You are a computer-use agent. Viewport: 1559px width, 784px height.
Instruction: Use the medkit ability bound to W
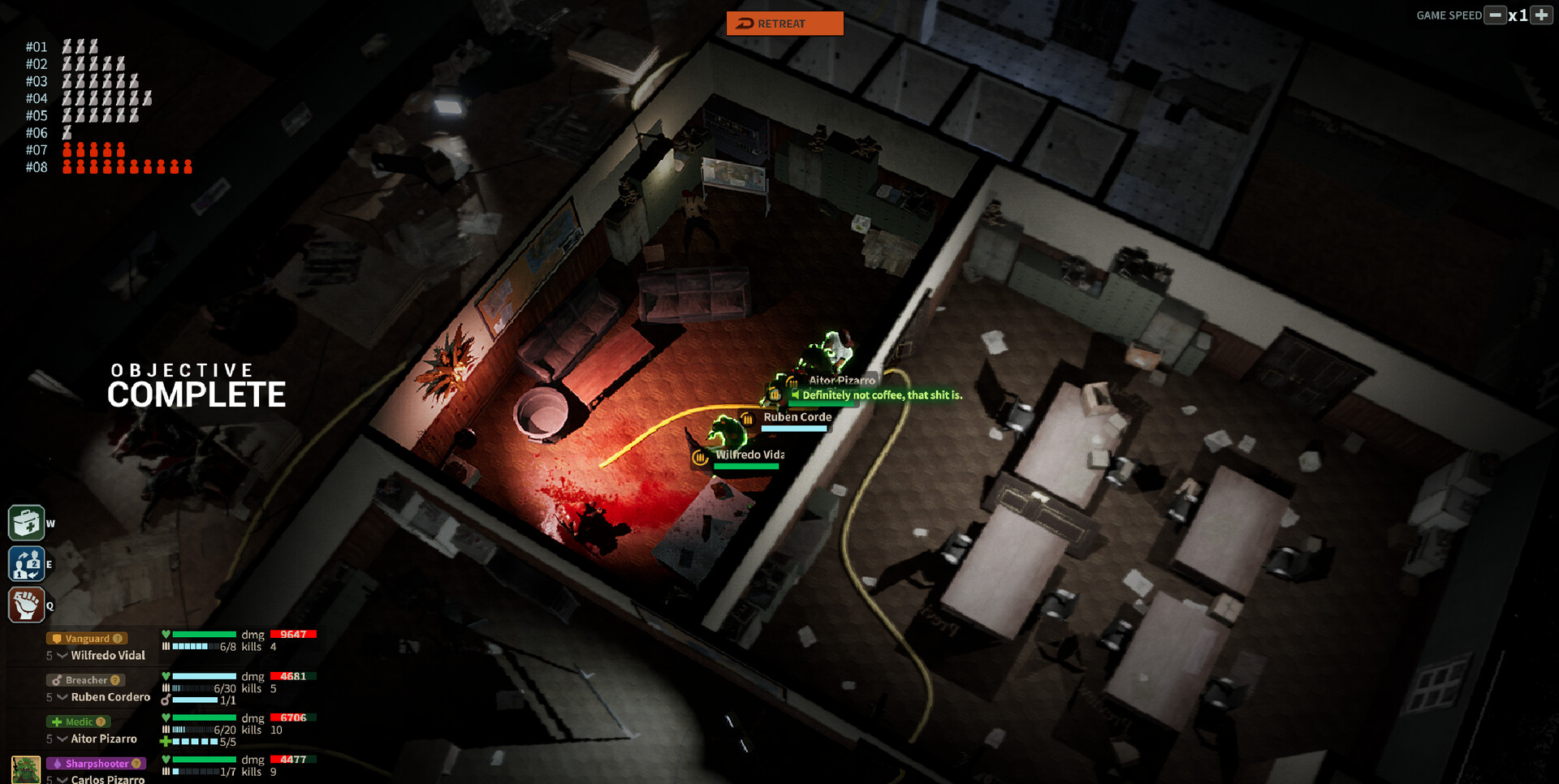[27, 523]
